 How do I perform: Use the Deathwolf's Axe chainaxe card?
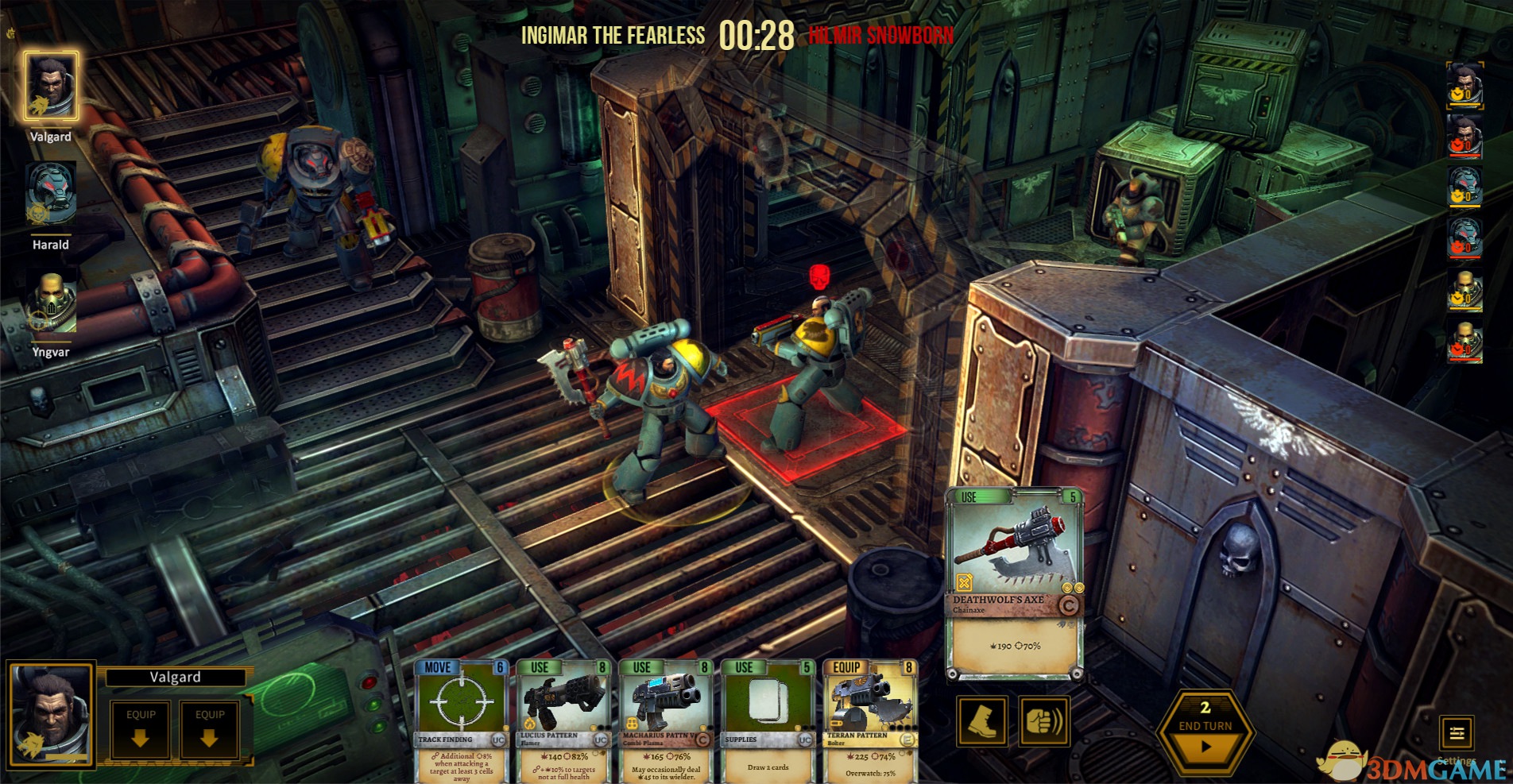1014,585
